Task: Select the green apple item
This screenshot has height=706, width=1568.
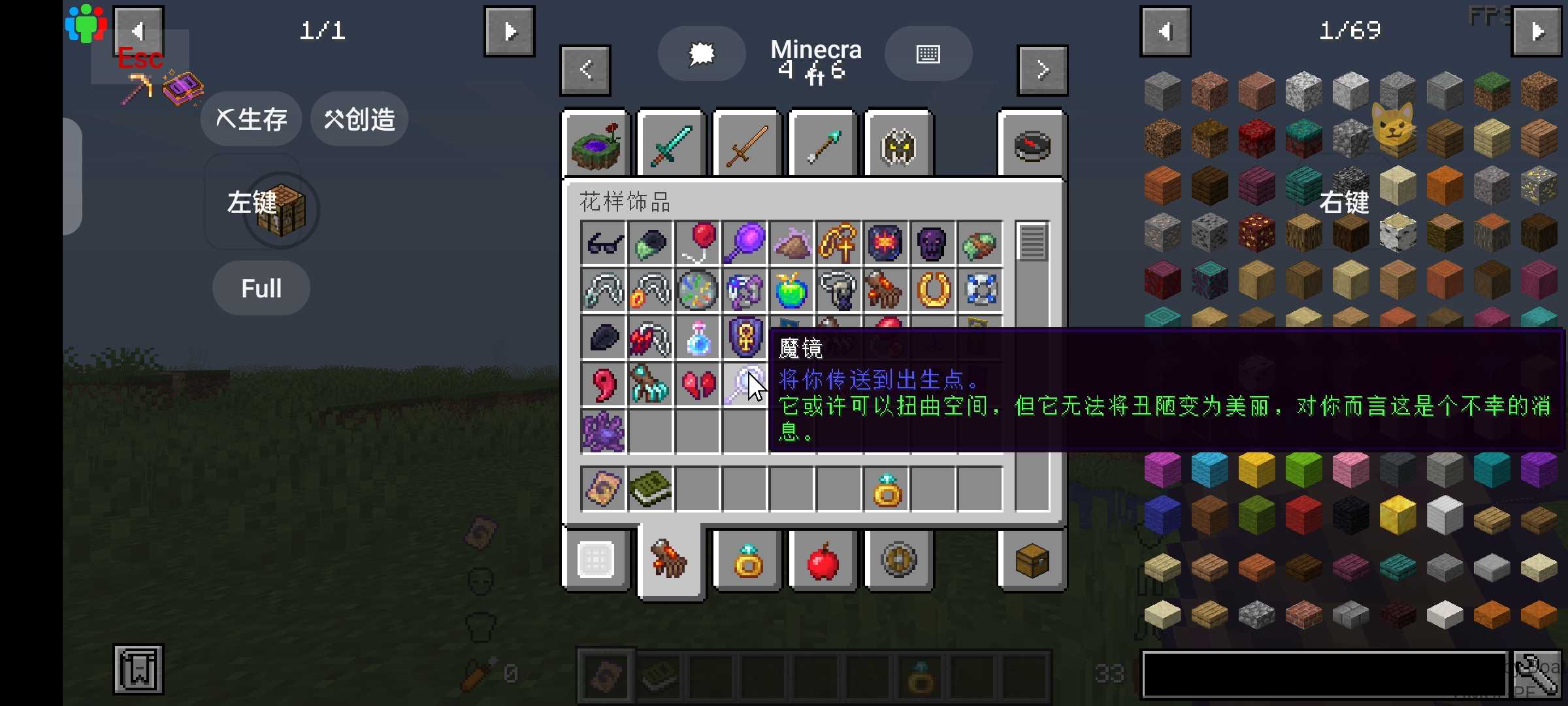Action: tap(791, 290)
